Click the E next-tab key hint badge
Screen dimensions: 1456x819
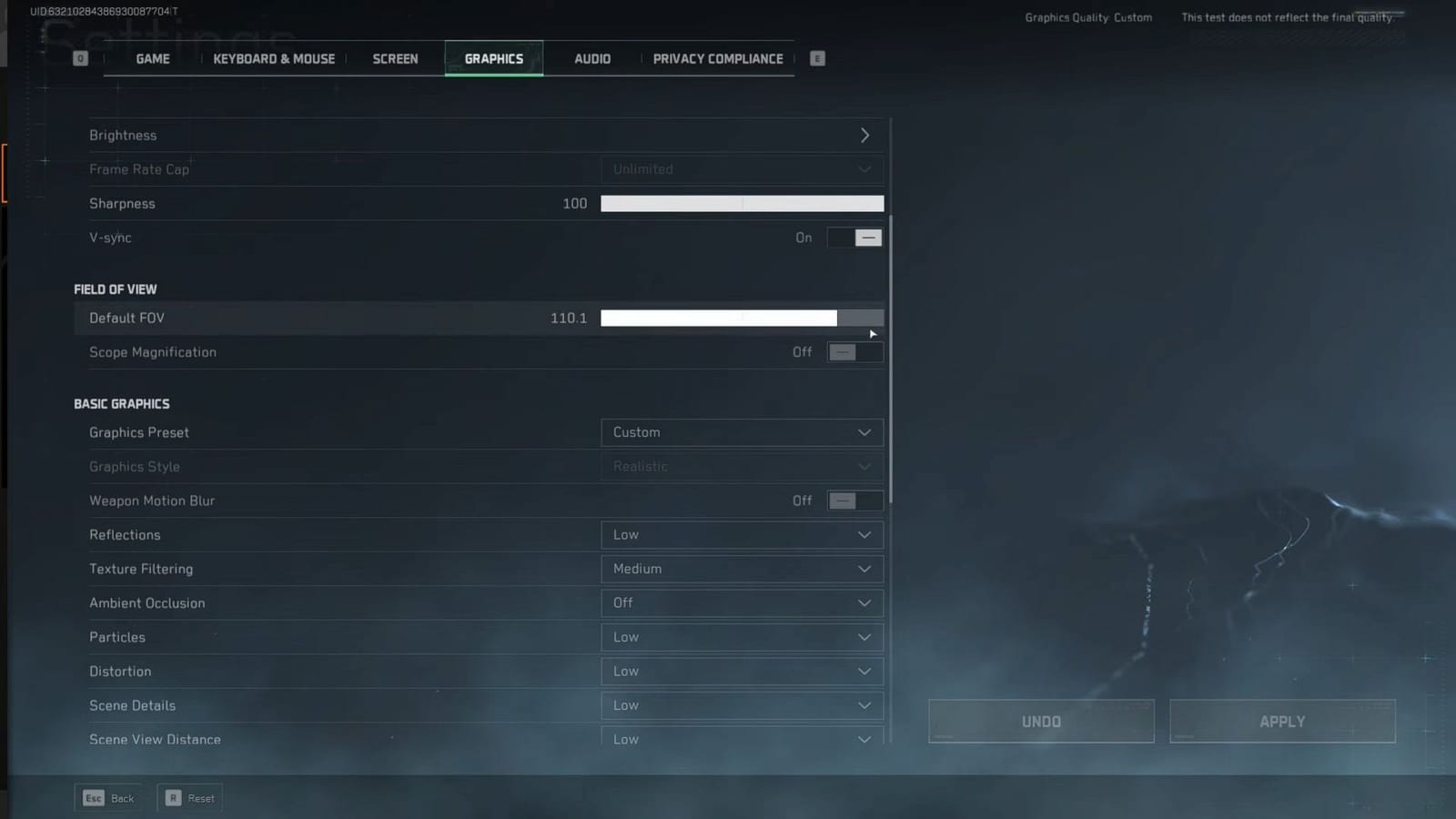click(x=816, y=58)
